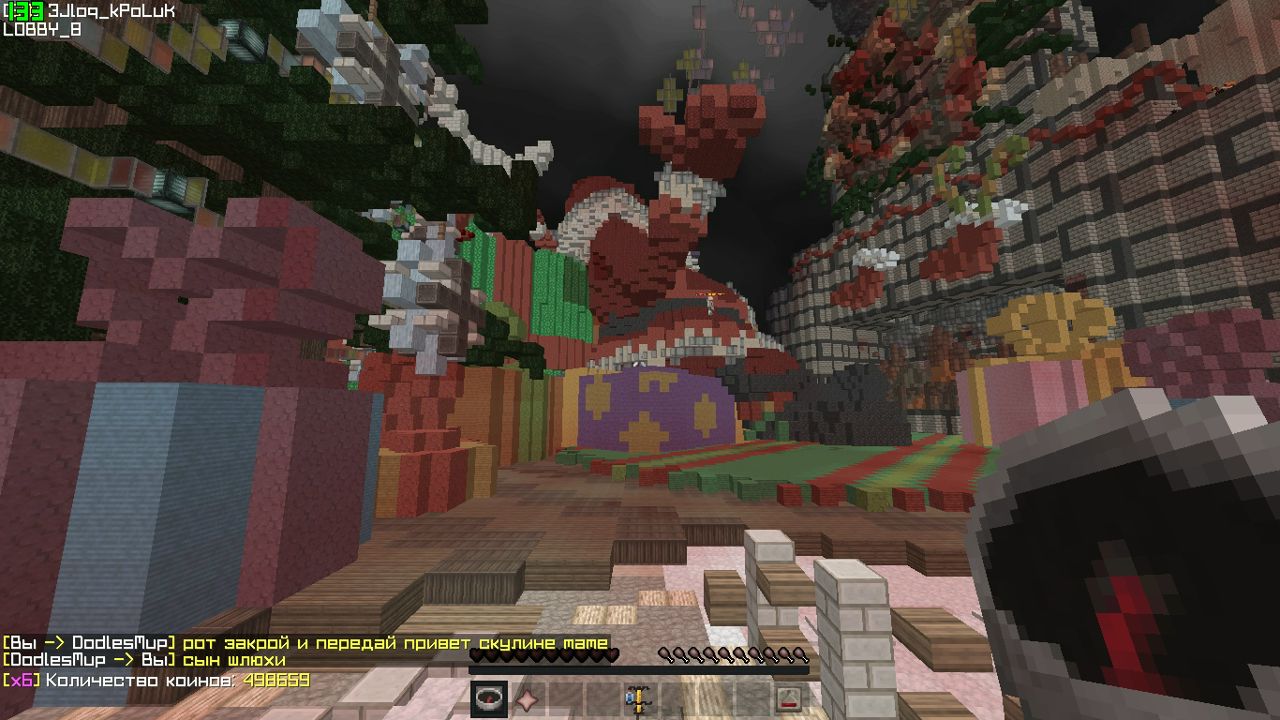Choose the golden staff hotbar item
This screenshot has height=720, width=1280.
(x=636, y=699)
